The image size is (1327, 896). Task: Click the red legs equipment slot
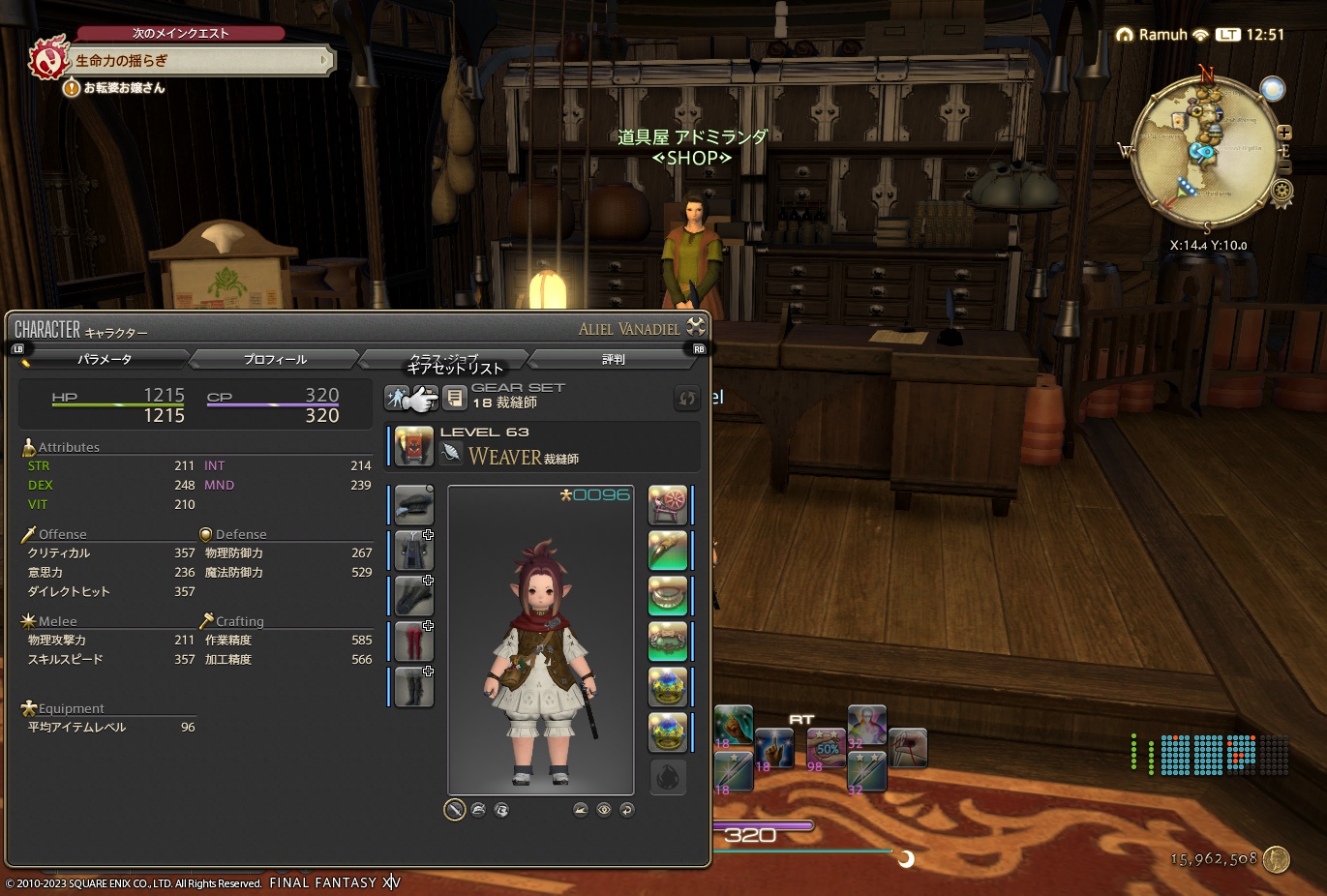pos(411,642)
